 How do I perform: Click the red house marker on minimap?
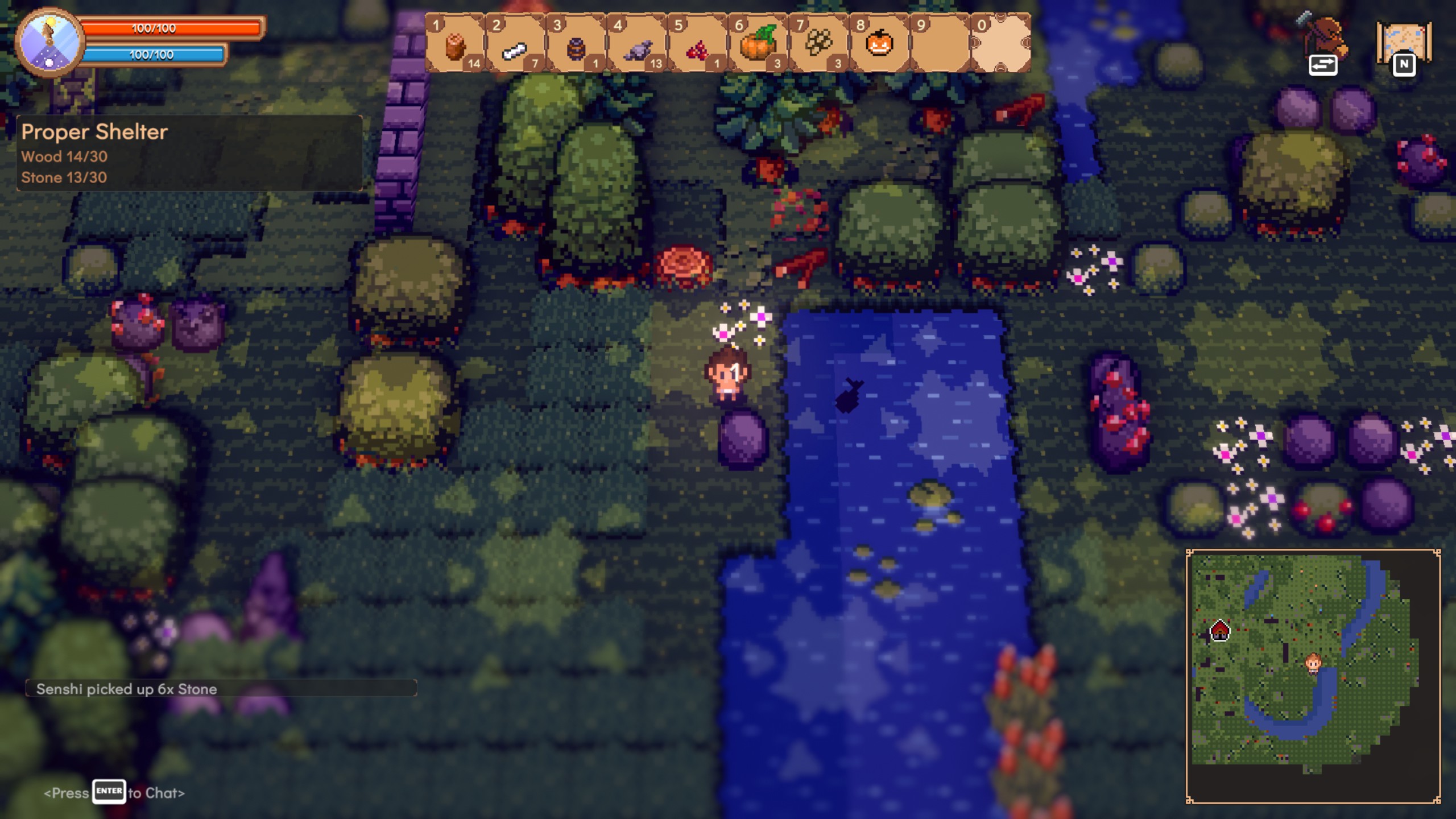(1219, 630)
